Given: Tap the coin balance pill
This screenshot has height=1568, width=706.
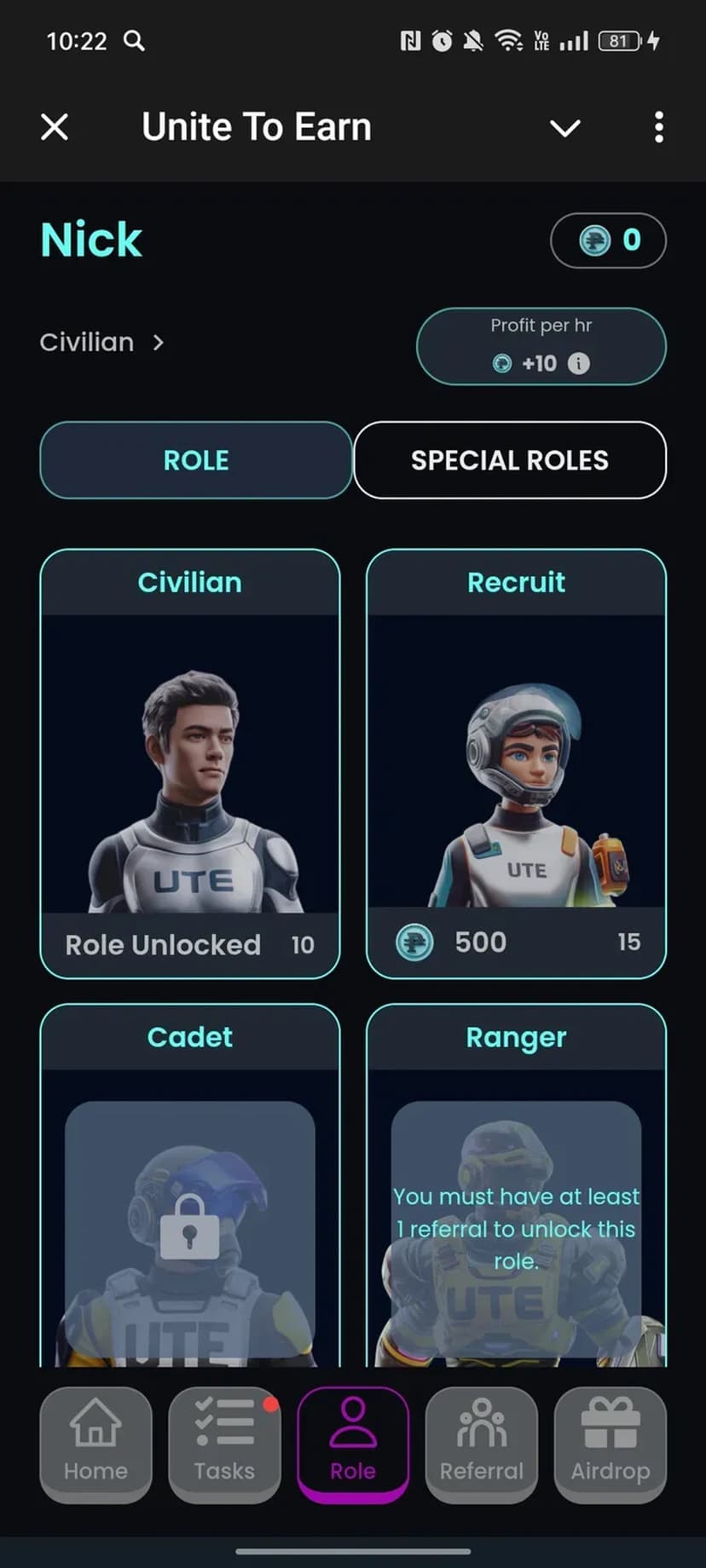Looking at the screenshot, I should pyautogui.click(x=608, y=240).
